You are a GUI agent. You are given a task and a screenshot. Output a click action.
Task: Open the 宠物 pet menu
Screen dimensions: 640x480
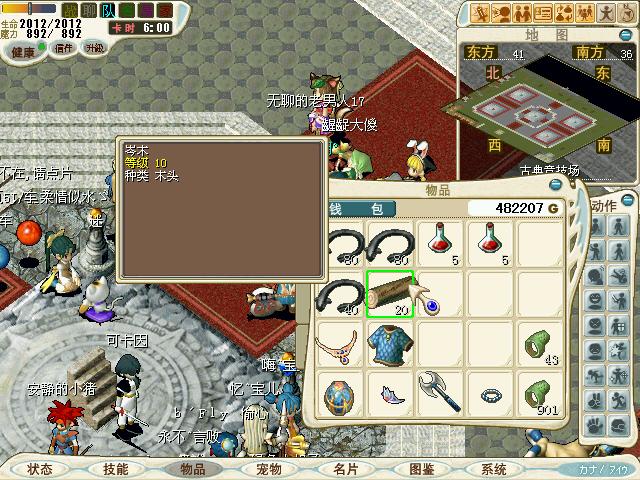268,469
